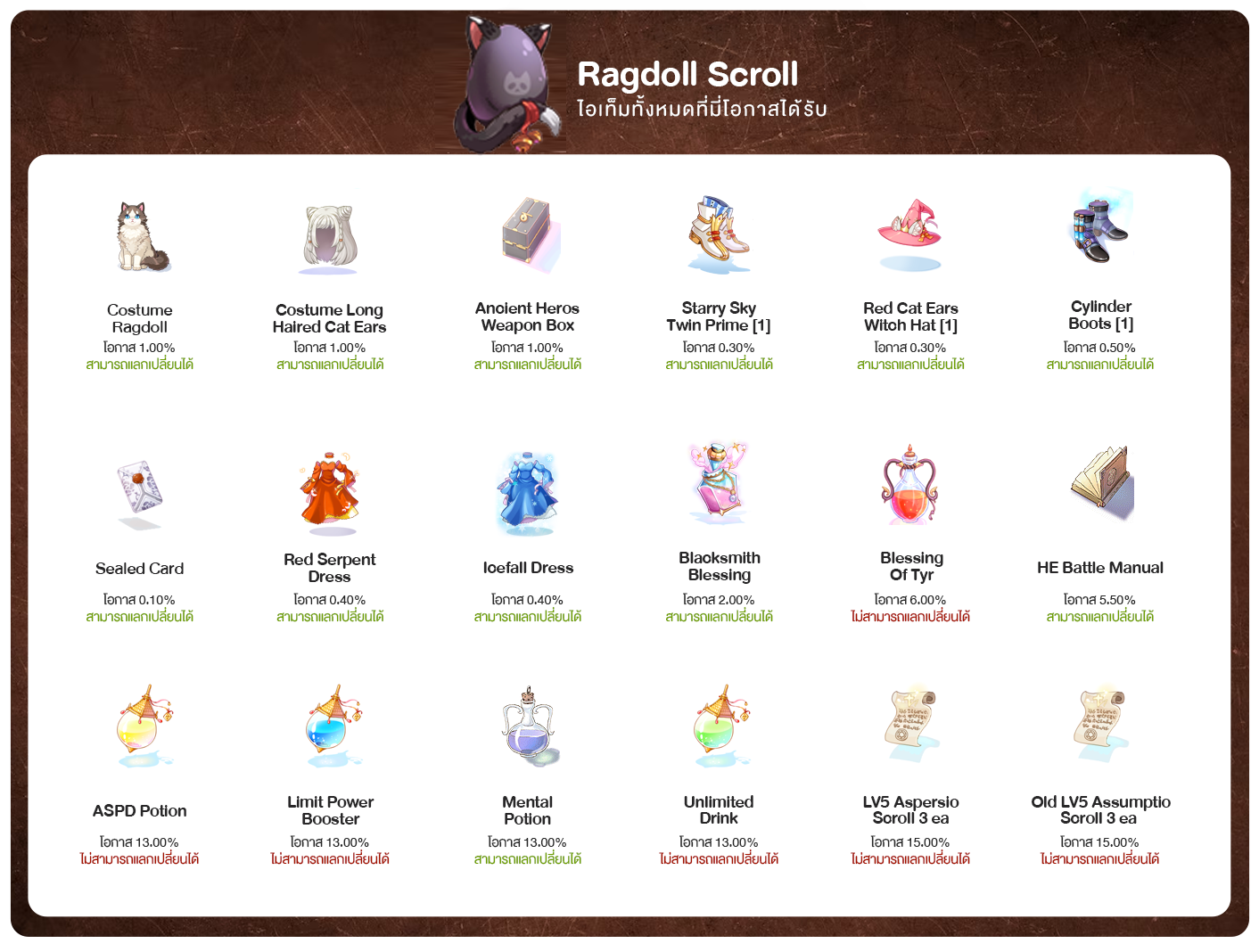Choose the Mental Potion flask

point(529,726)
